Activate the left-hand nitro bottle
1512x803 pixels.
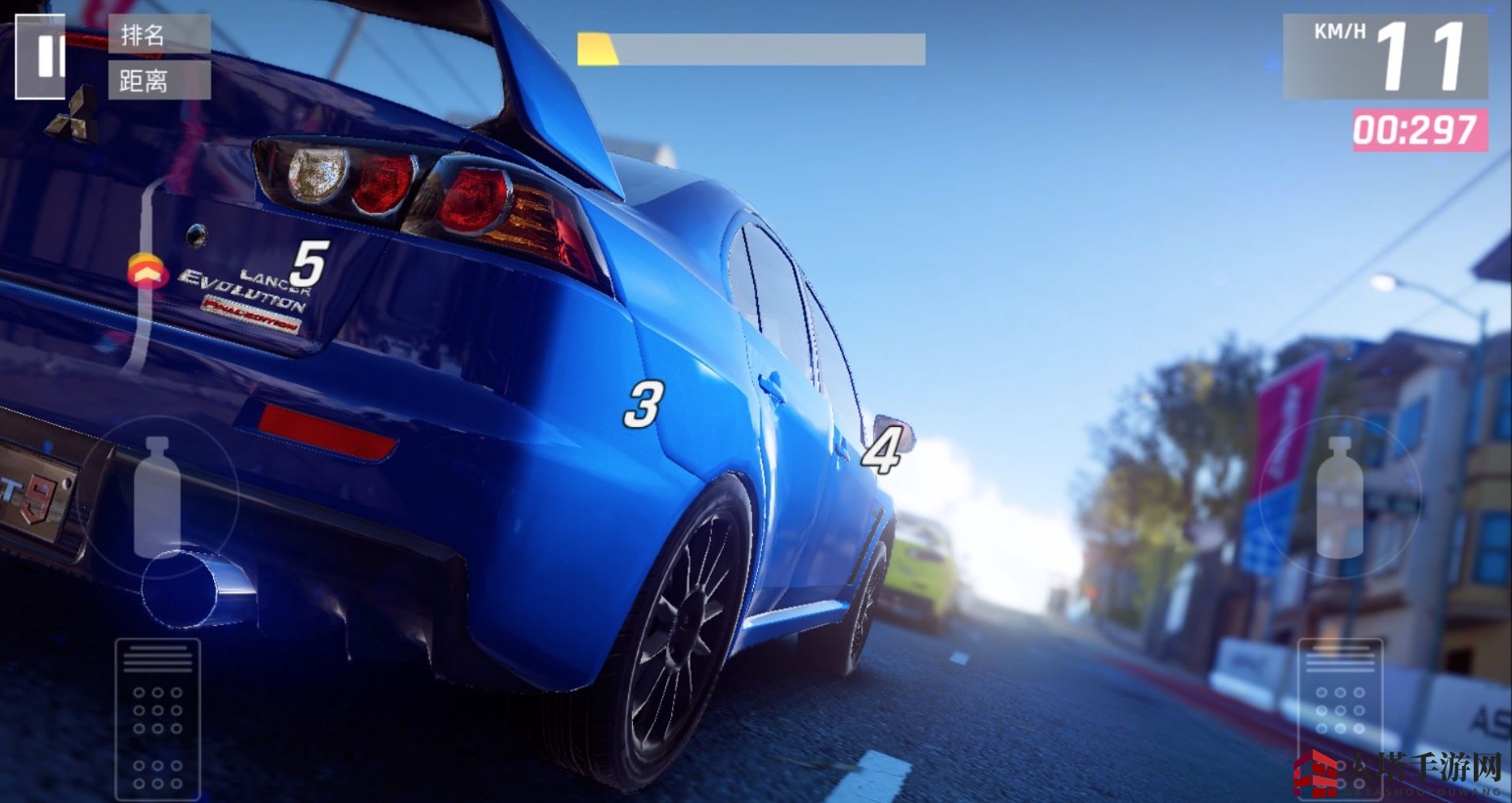point(156,498)
